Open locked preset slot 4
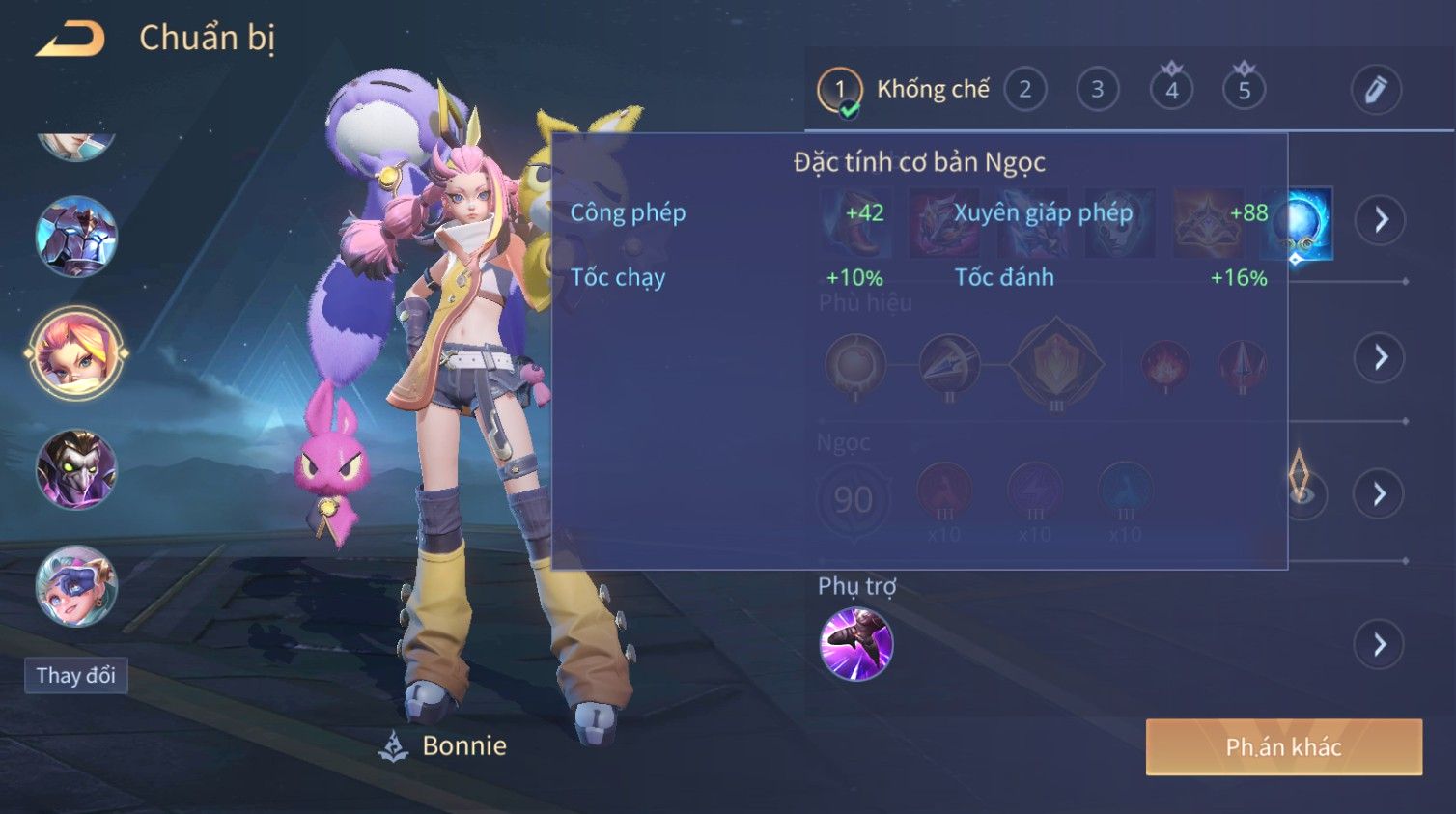 tap(1171, 90)
